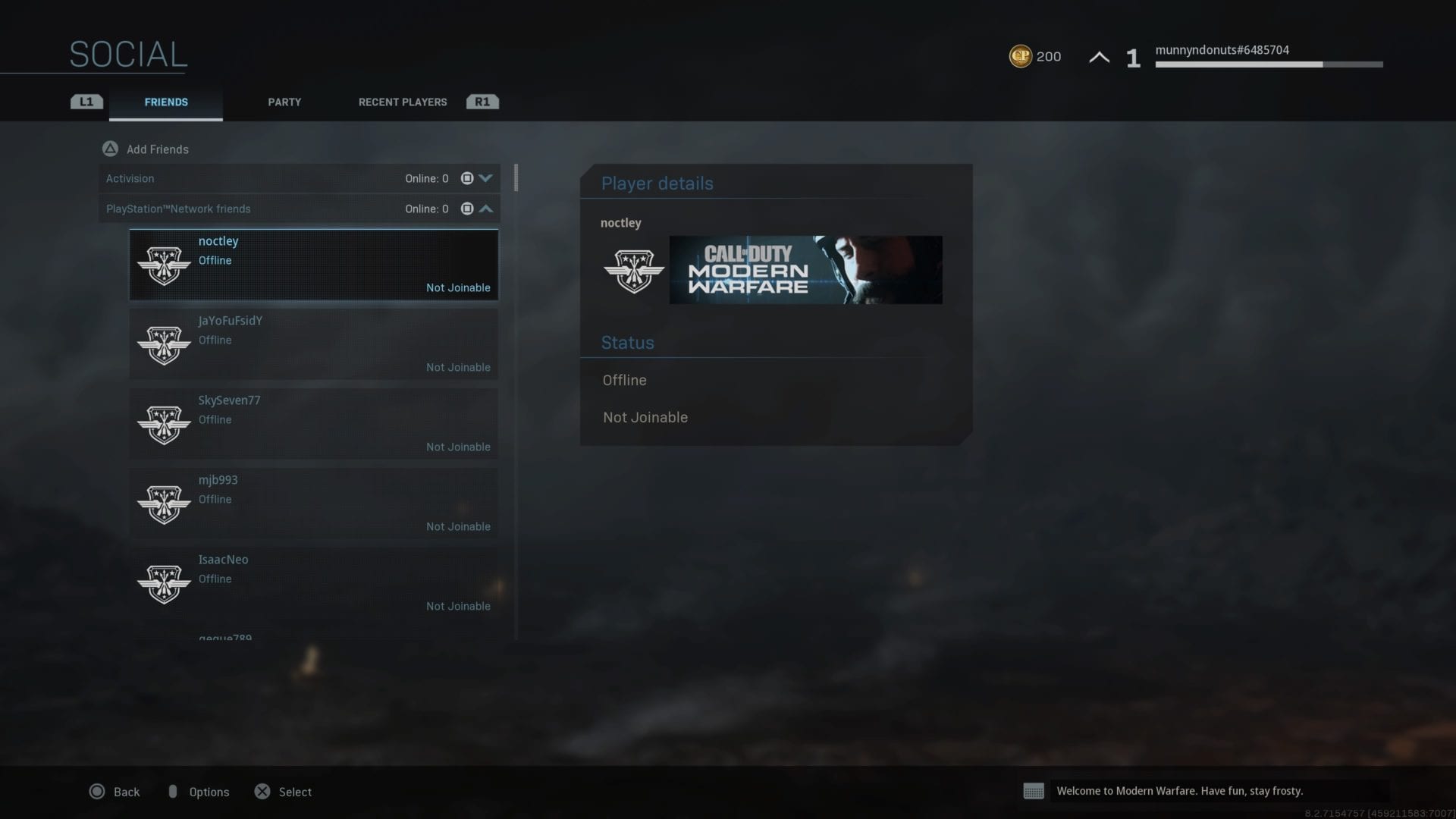The height and width of the screenshot is (819, 1456).
Task: Click the keyboard icon near the welcome message
Action: [1034, 791]
